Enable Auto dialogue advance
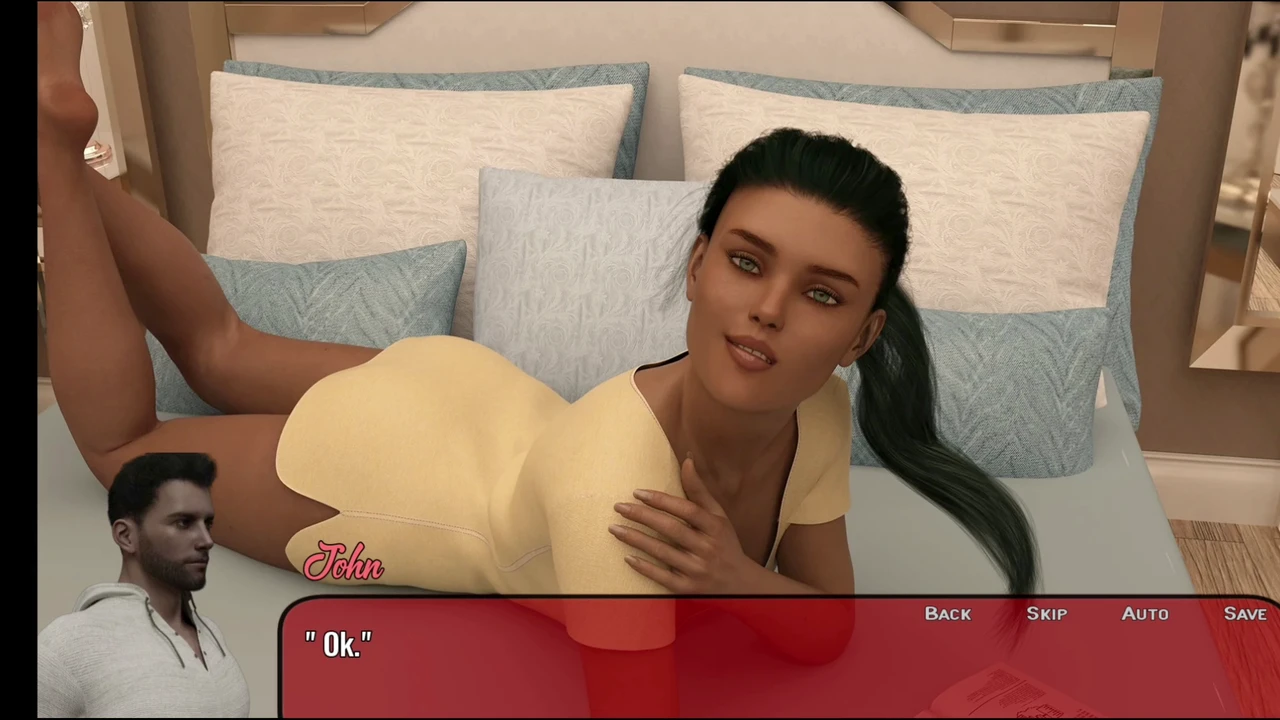 [x=1144, y=614]
